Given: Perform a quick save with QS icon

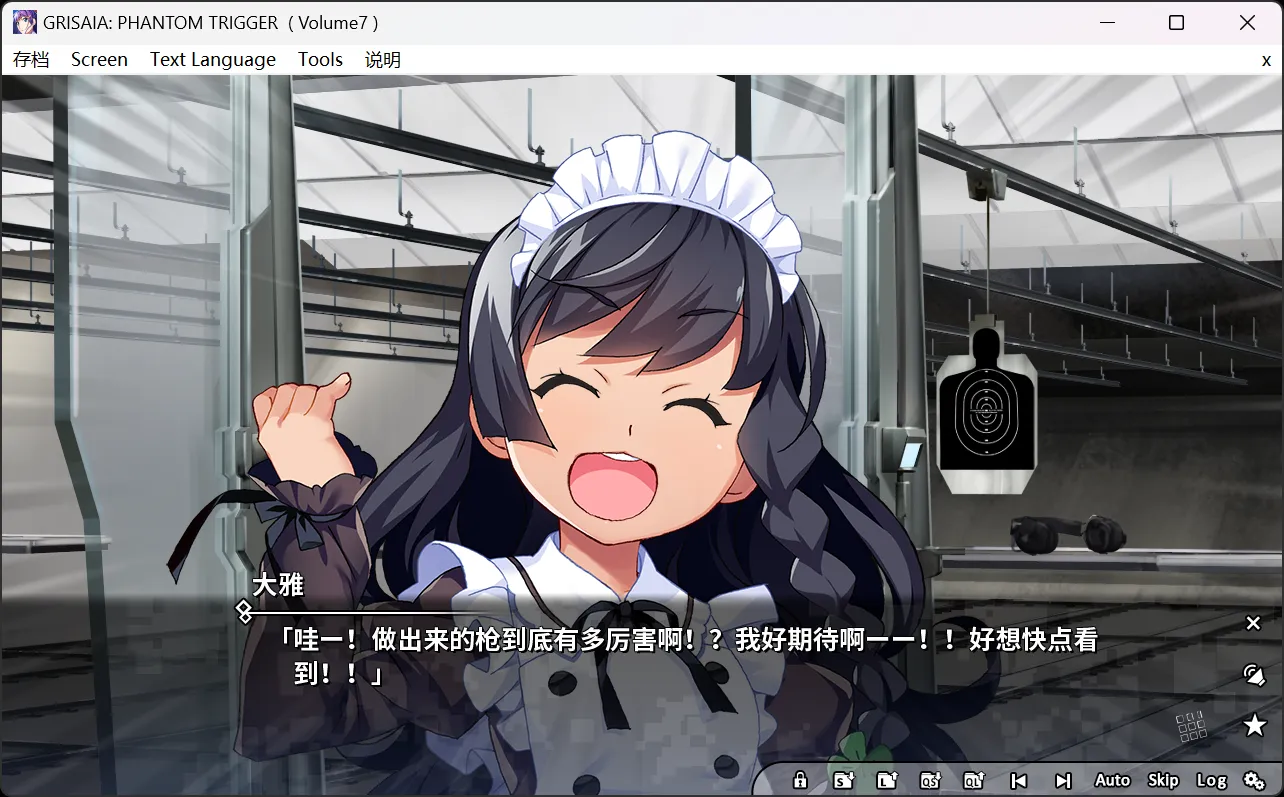Looking at the screenshot, I should (932, 780).
